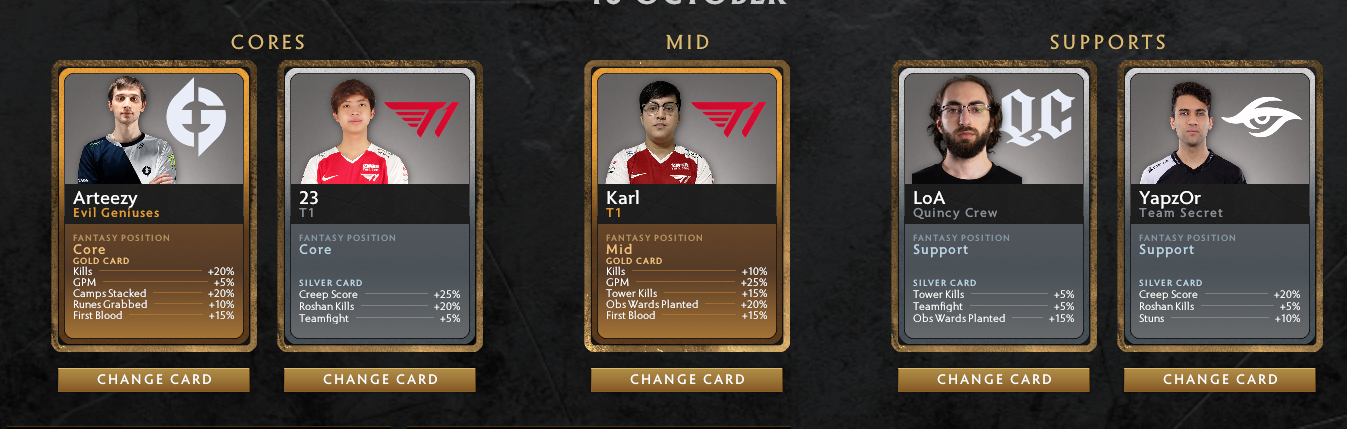
Task: Click Change Card below Karl's mid card
Action: pos(687,380)
